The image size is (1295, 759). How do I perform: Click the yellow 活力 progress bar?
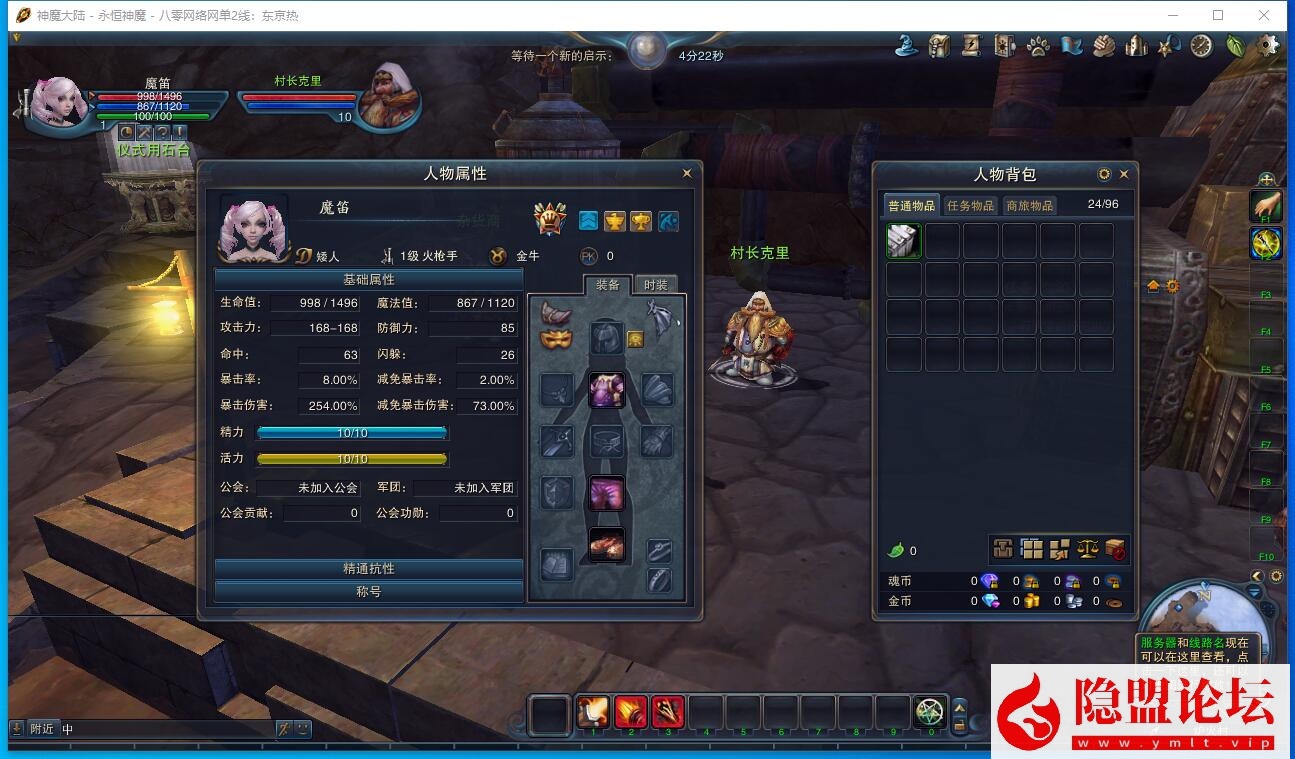point(352,458)
